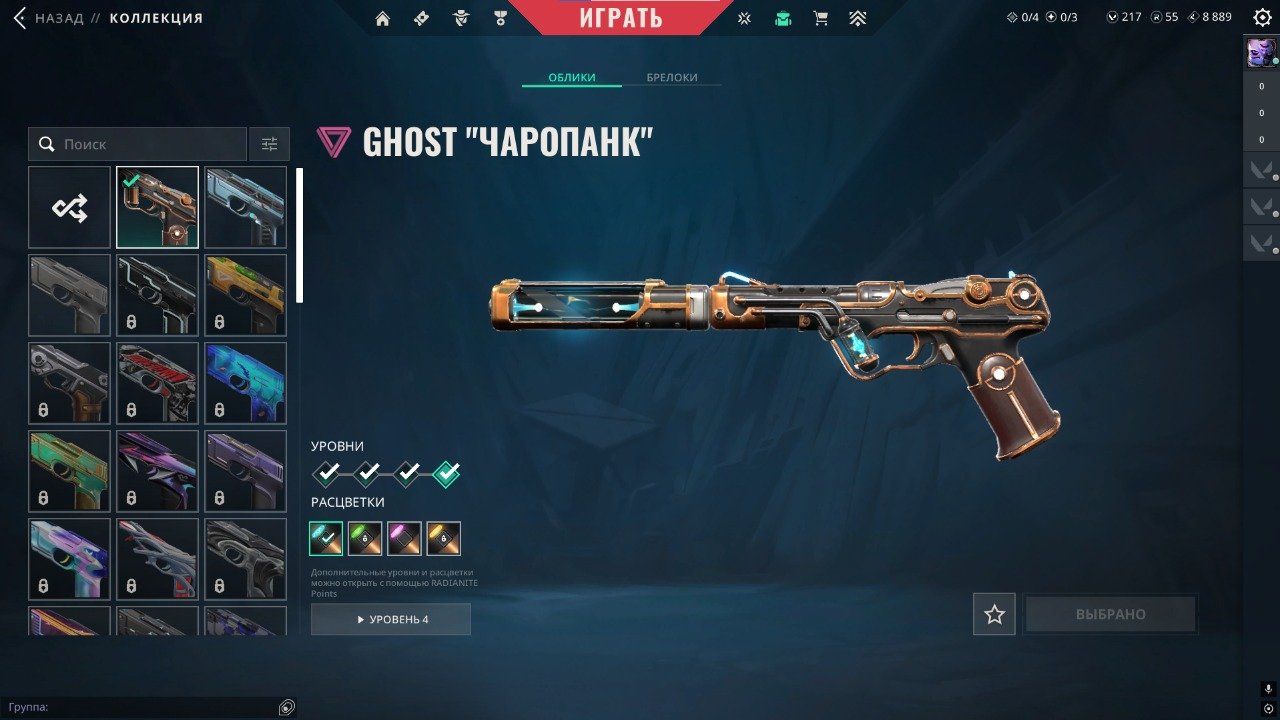This screenshot has width=1280, height=720.
Task: Toggle the random skin shuffle tile
Action: coord(68,206)
